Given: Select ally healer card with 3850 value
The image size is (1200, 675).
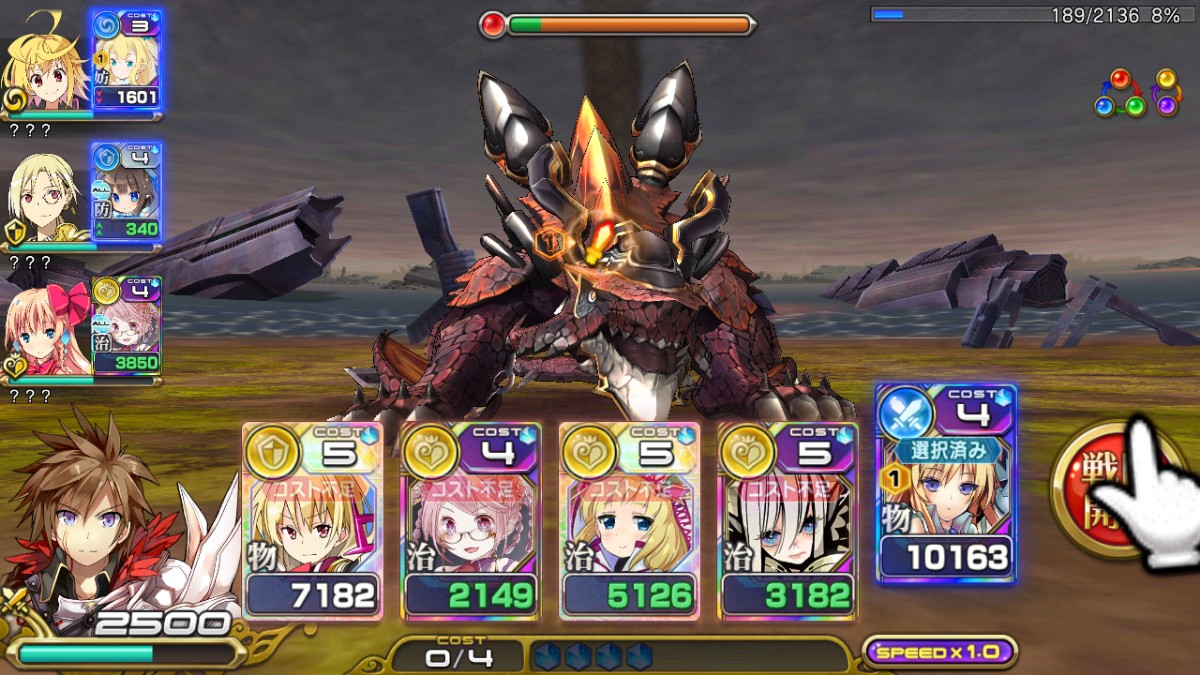Looking at the screenshot, I should 126,324.
